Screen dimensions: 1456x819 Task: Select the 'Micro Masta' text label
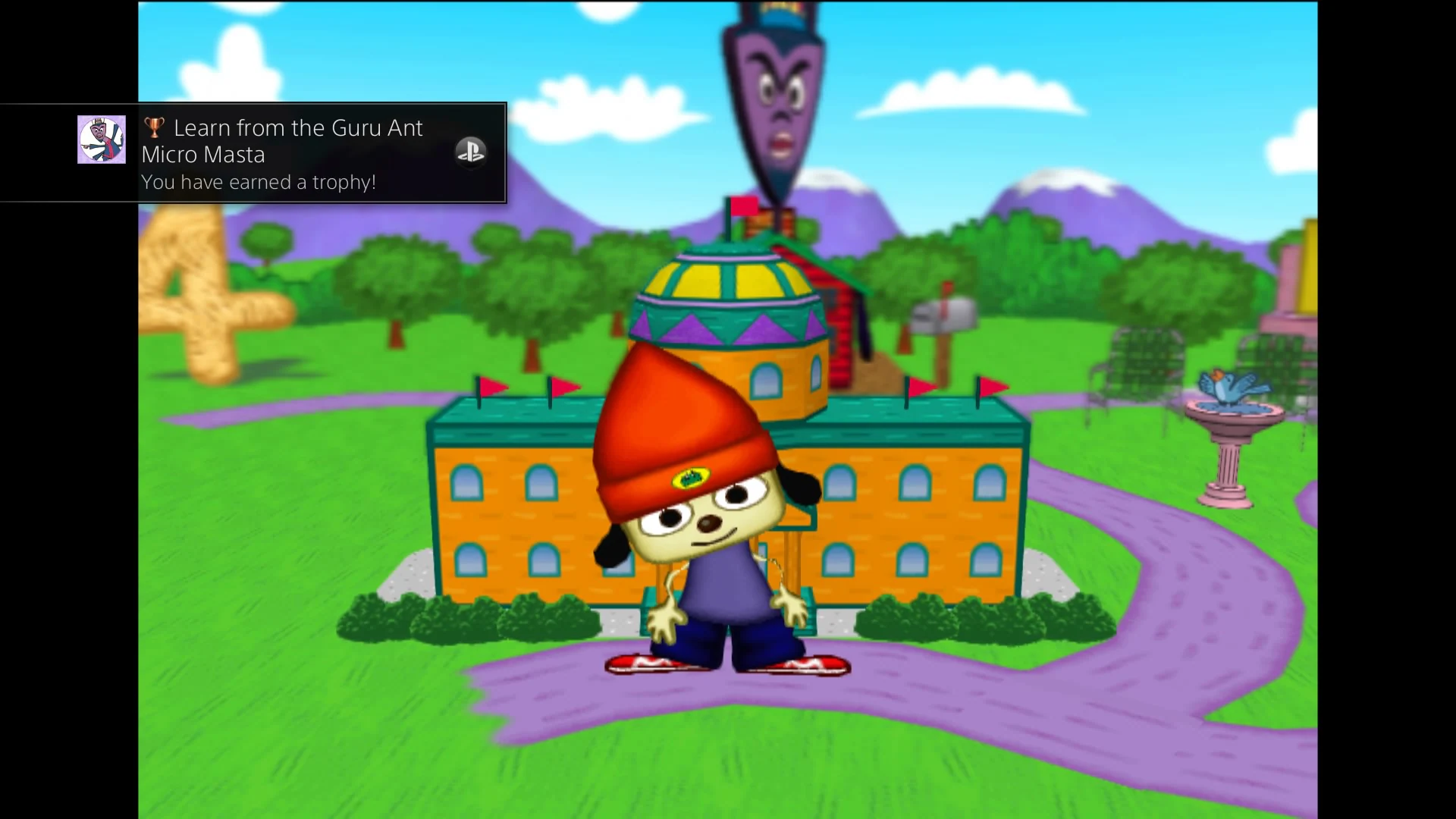[x=202, y=154]
